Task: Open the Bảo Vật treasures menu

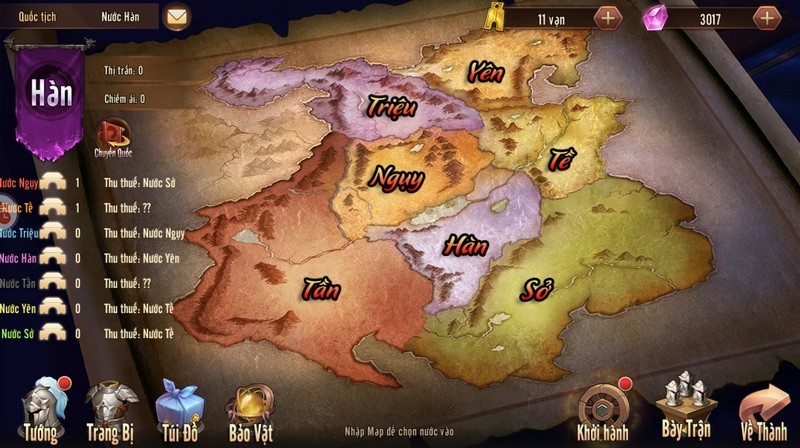Action: [x=250, y=410]
